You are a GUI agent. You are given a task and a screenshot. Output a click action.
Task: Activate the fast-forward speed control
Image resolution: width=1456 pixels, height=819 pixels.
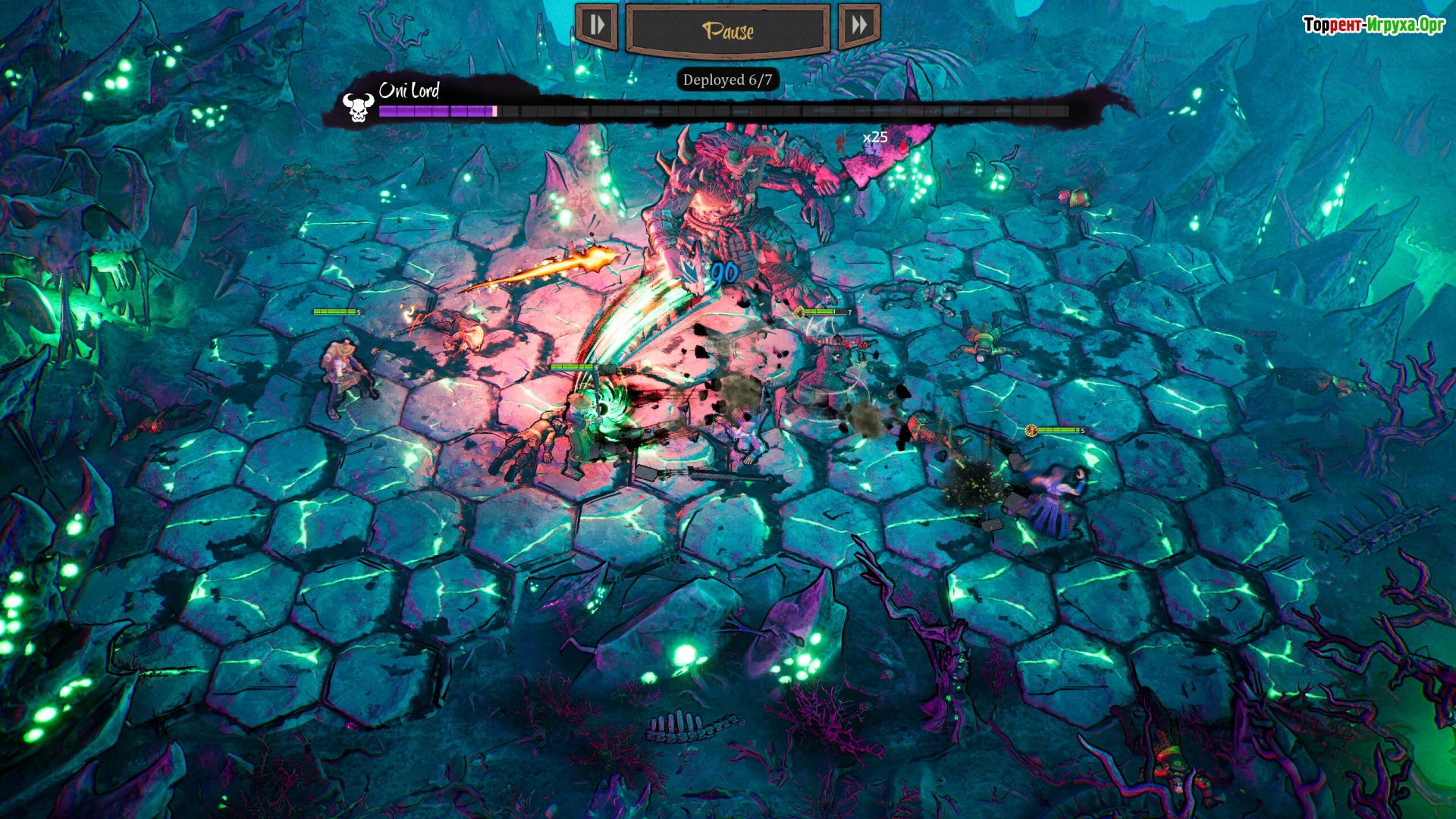(858, 26)
